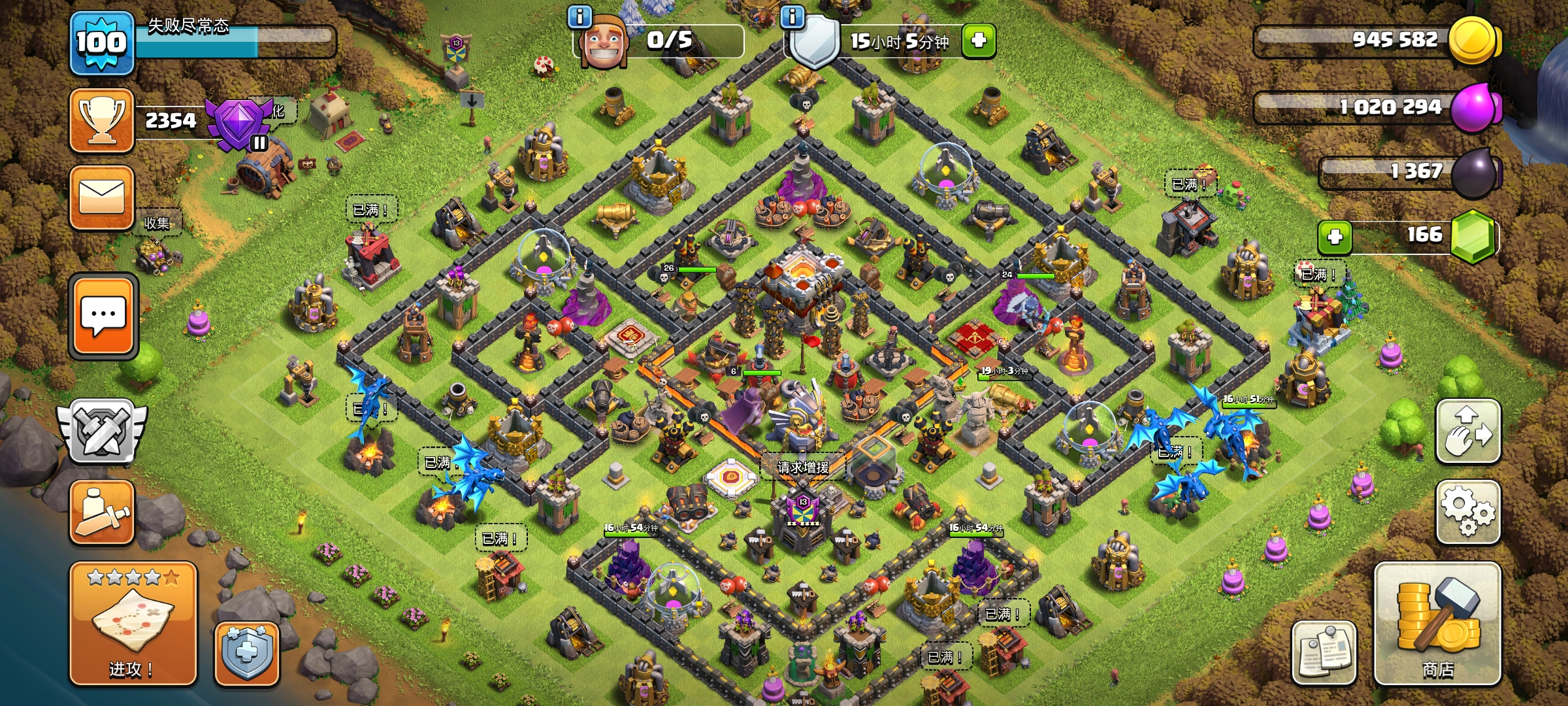Open the chat speech bubble panel
This screenshot has height=706, width=1568.
point(103,316)
